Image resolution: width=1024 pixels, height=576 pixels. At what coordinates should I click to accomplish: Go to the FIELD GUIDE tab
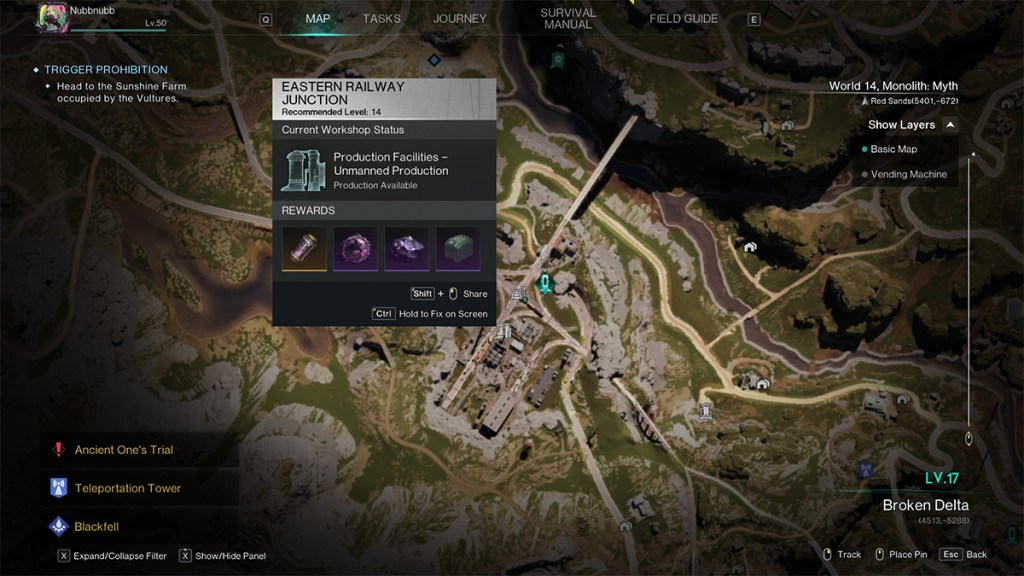(x=683, y=19)
